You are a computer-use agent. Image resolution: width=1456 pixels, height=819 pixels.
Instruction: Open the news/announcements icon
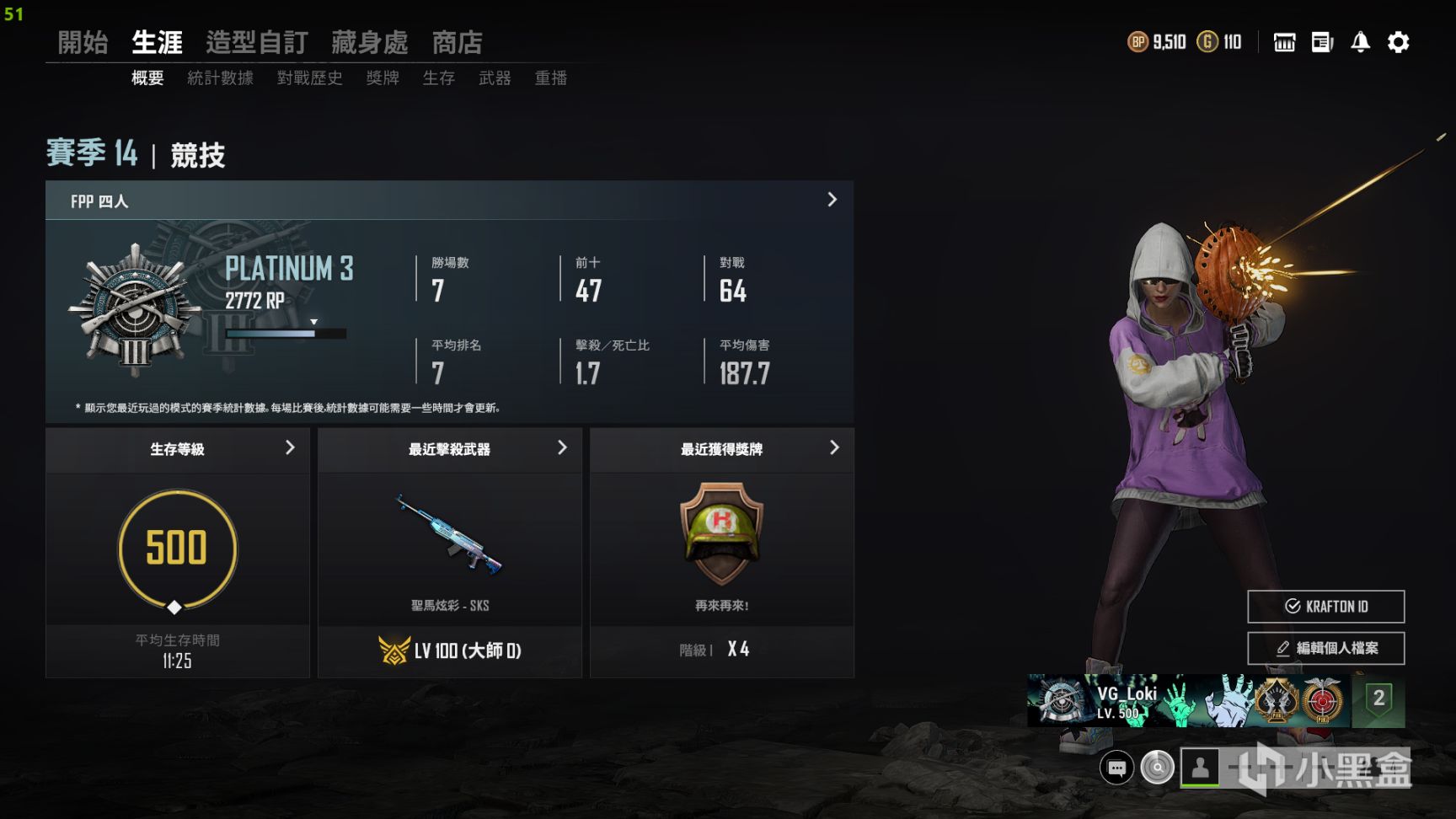point(1321,42)
